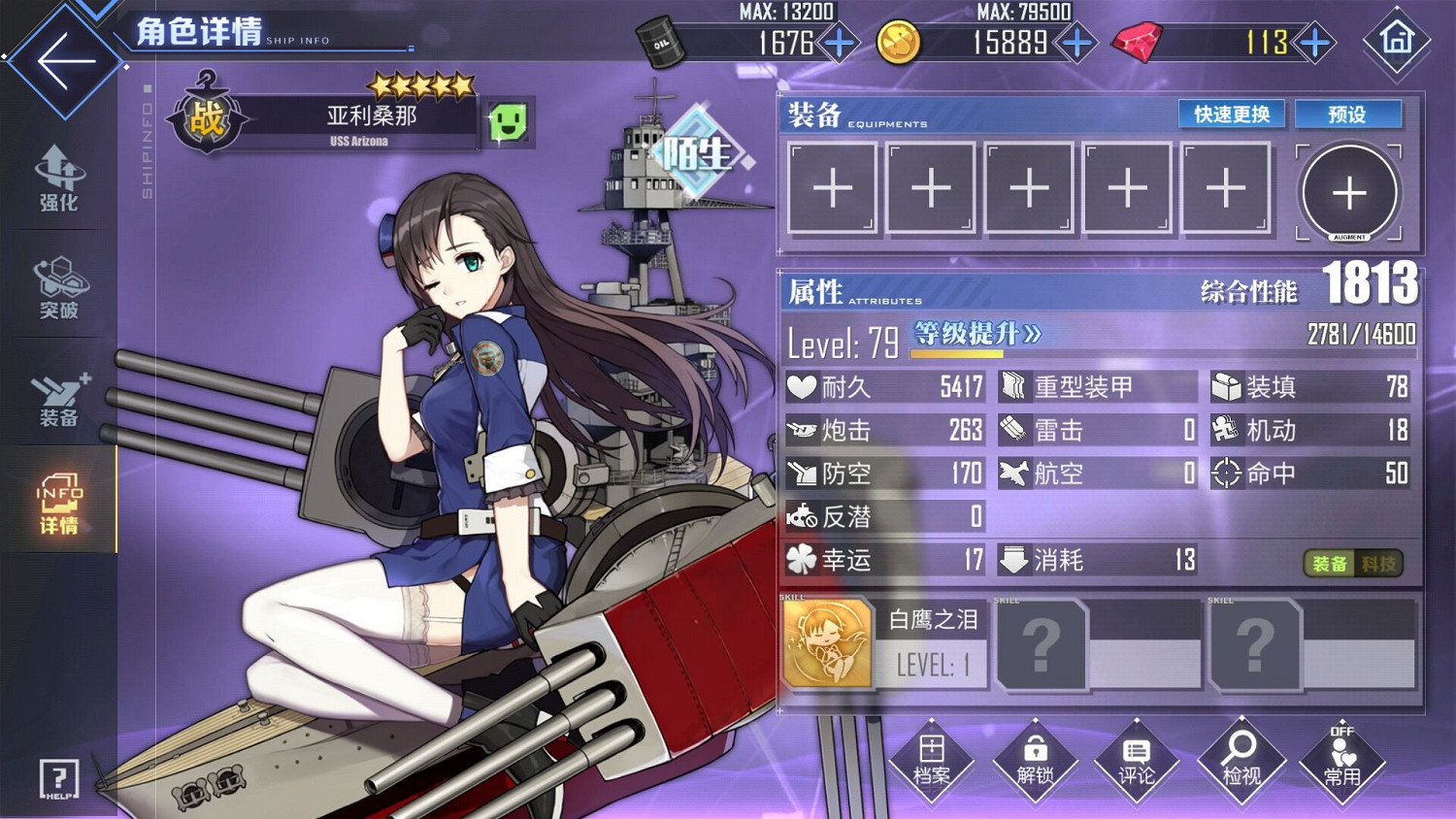Open the 评论 comments section

coord(1138,762)
